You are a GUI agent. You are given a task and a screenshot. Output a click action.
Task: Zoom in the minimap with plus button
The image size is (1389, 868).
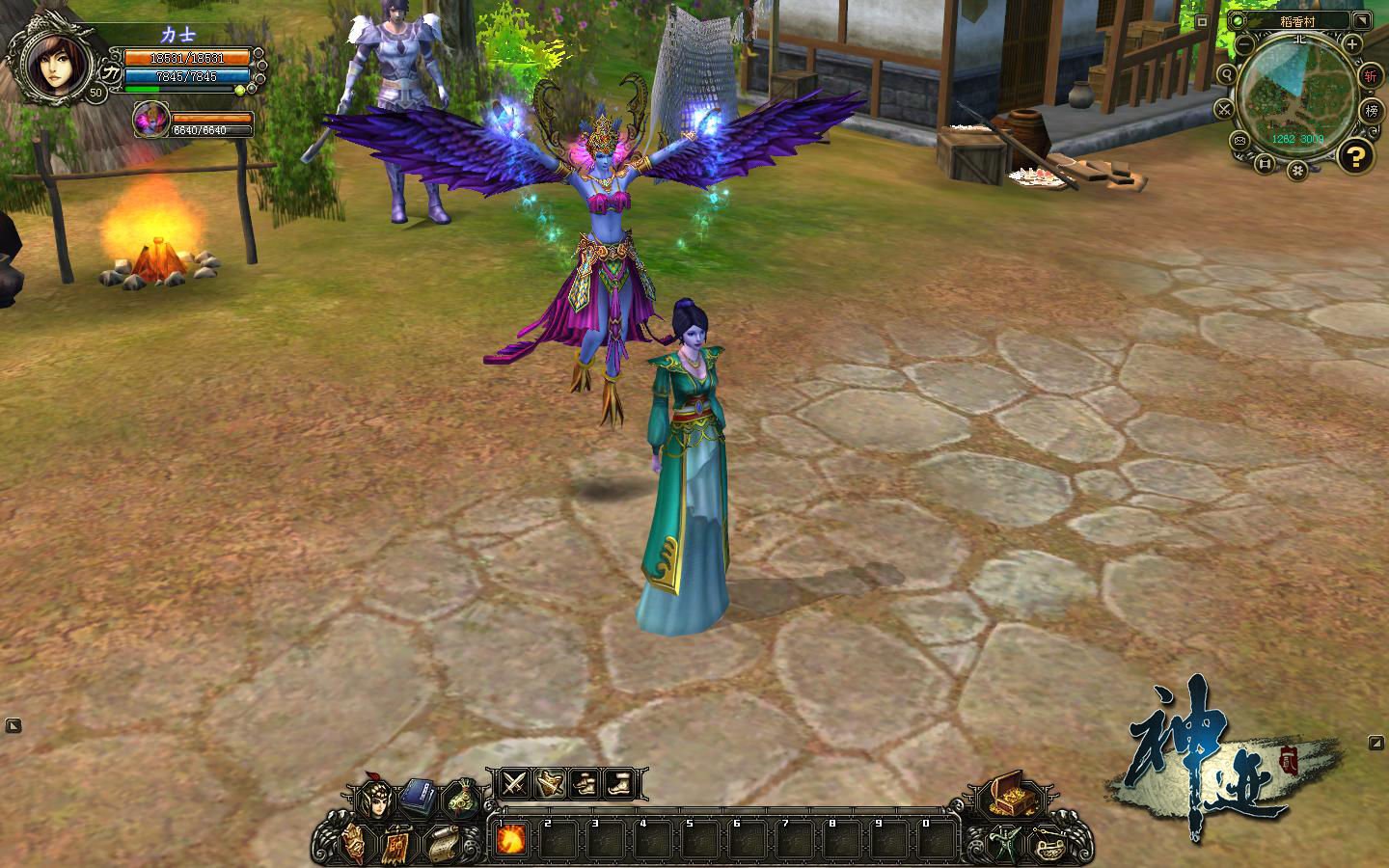tap(1353, 45)
